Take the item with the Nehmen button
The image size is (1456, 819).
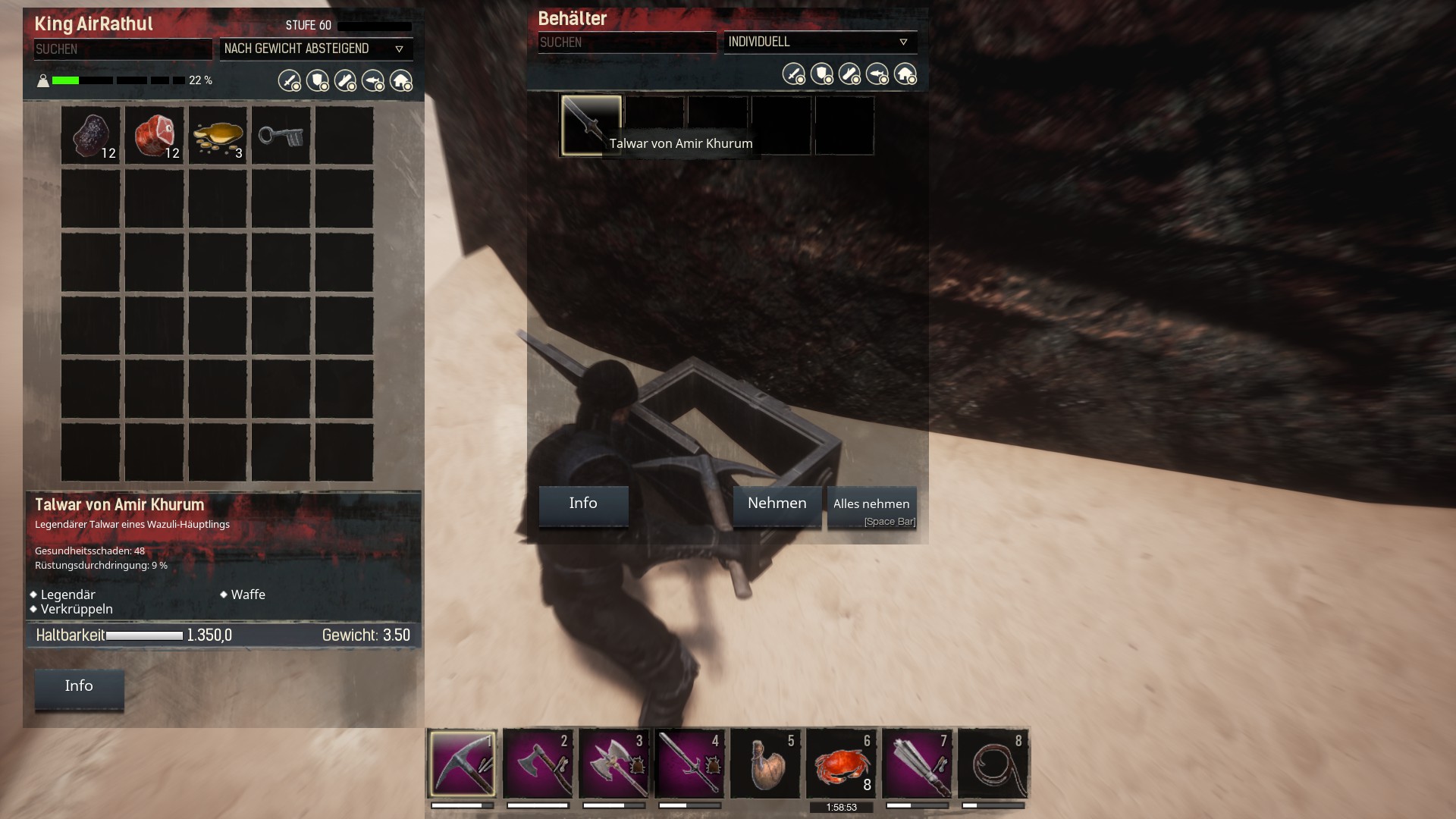(777, 505)
